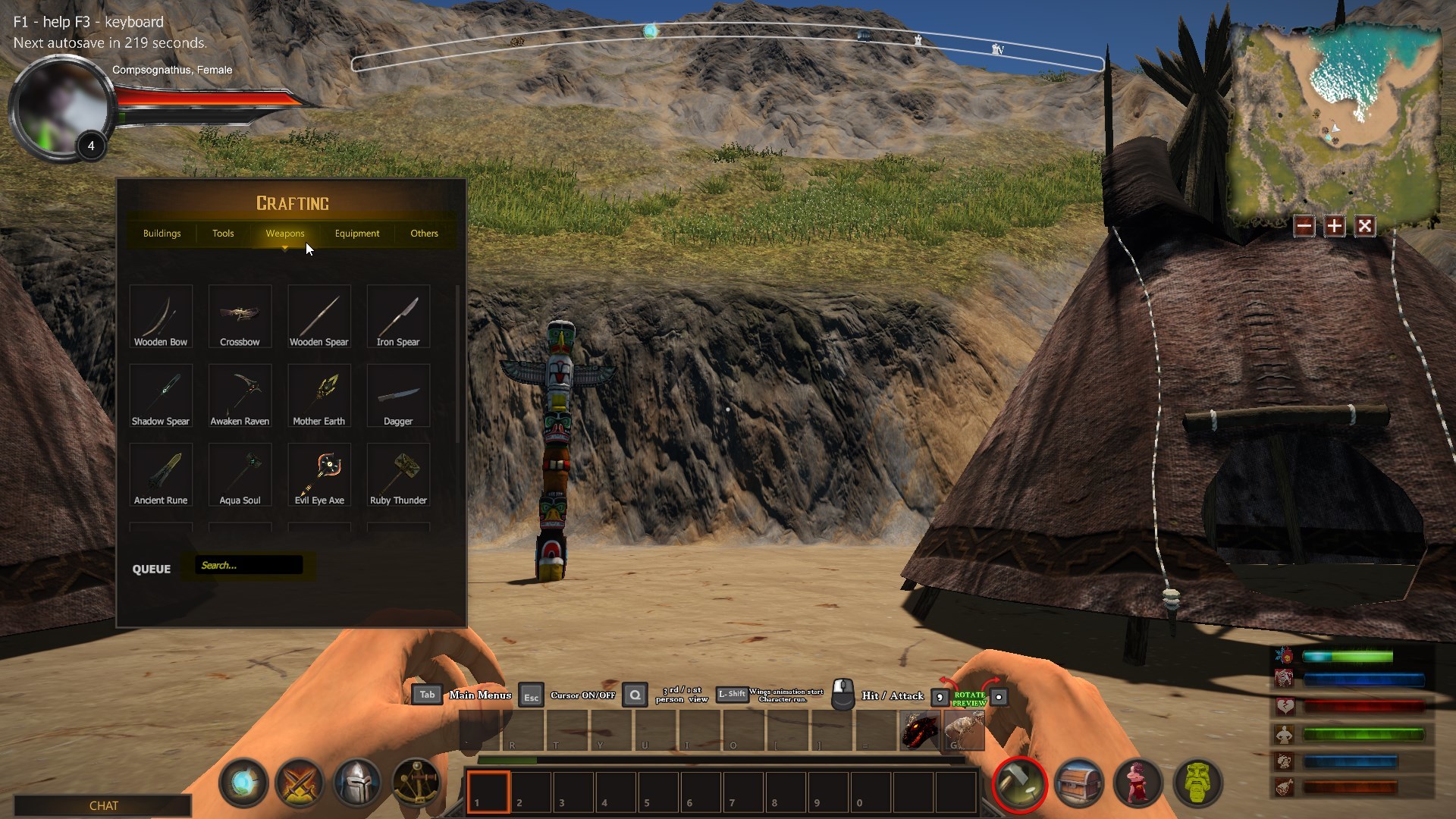The height and width of the screenshot is (819, 1456).
Task: Open the CHAT box
Action: point(103,805)
